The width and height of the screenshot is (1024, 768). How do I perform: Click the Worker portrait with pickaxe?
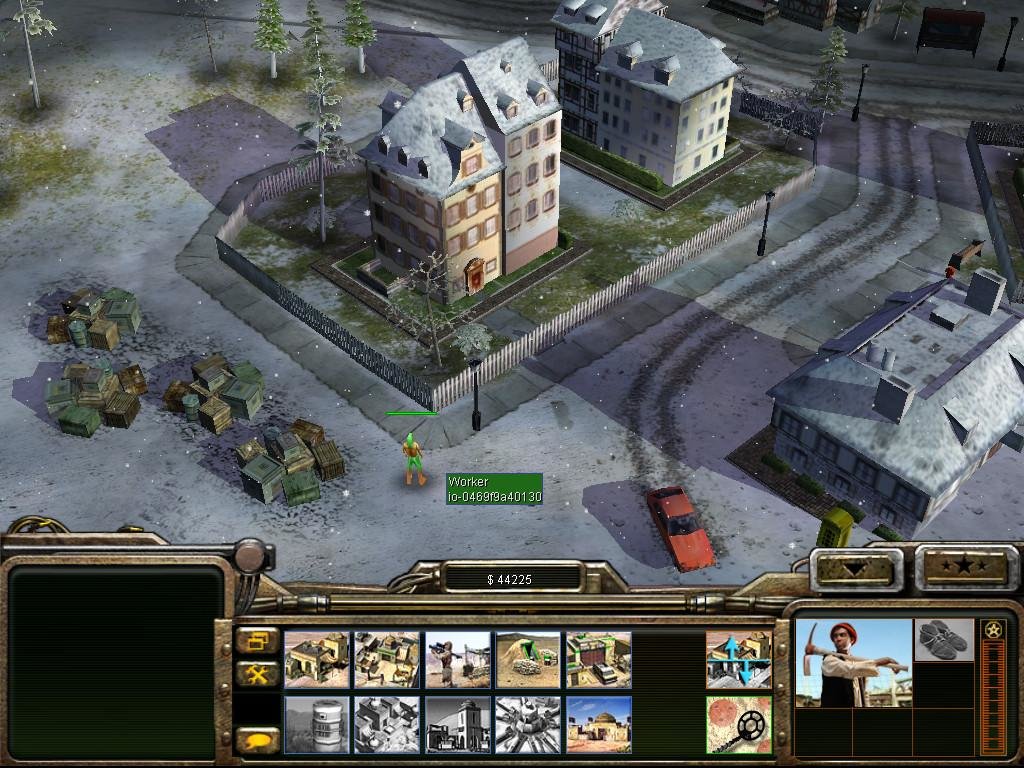pyautogui.click(x=853, y=662)
